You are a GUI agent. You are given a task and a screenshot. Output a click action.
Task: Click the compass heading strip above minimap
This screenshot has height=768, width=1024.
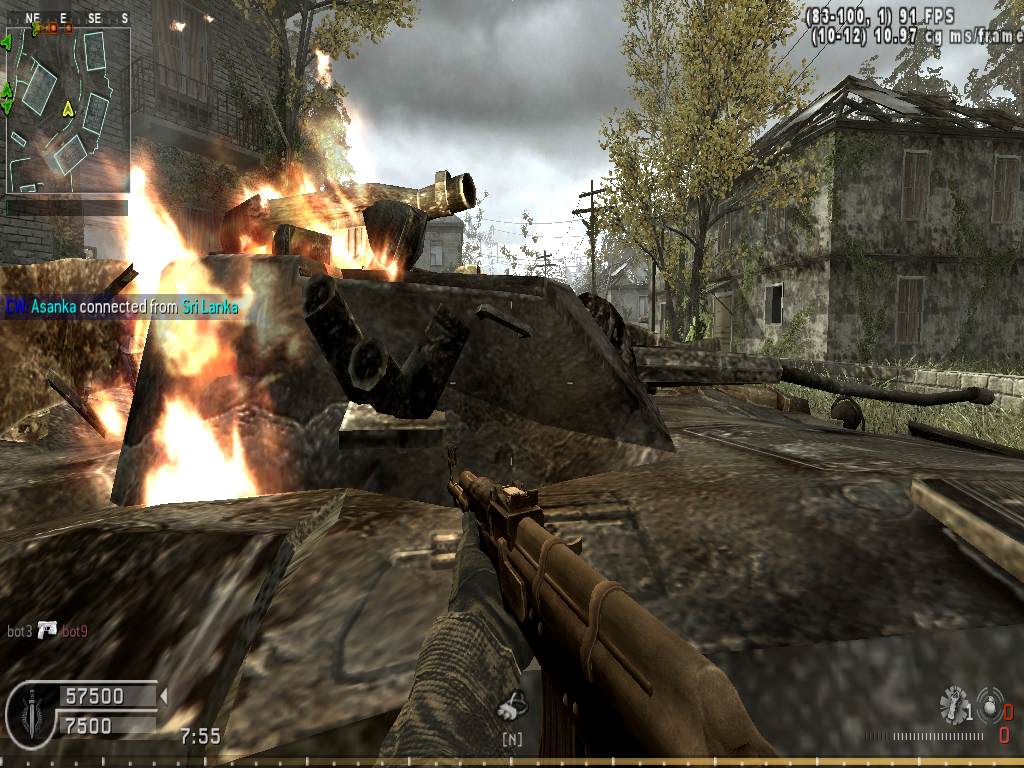[68, 18]
